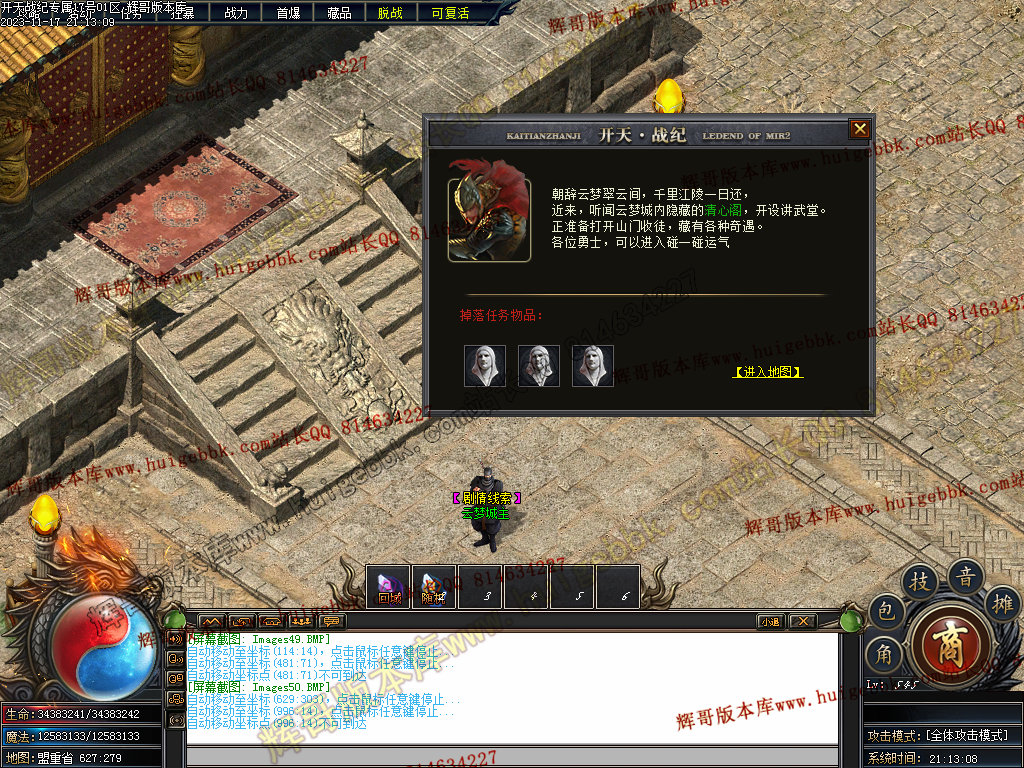Use the 回城 hotbar item
Viewport: 1024px width, 768px height.
[x=389, y=587]
